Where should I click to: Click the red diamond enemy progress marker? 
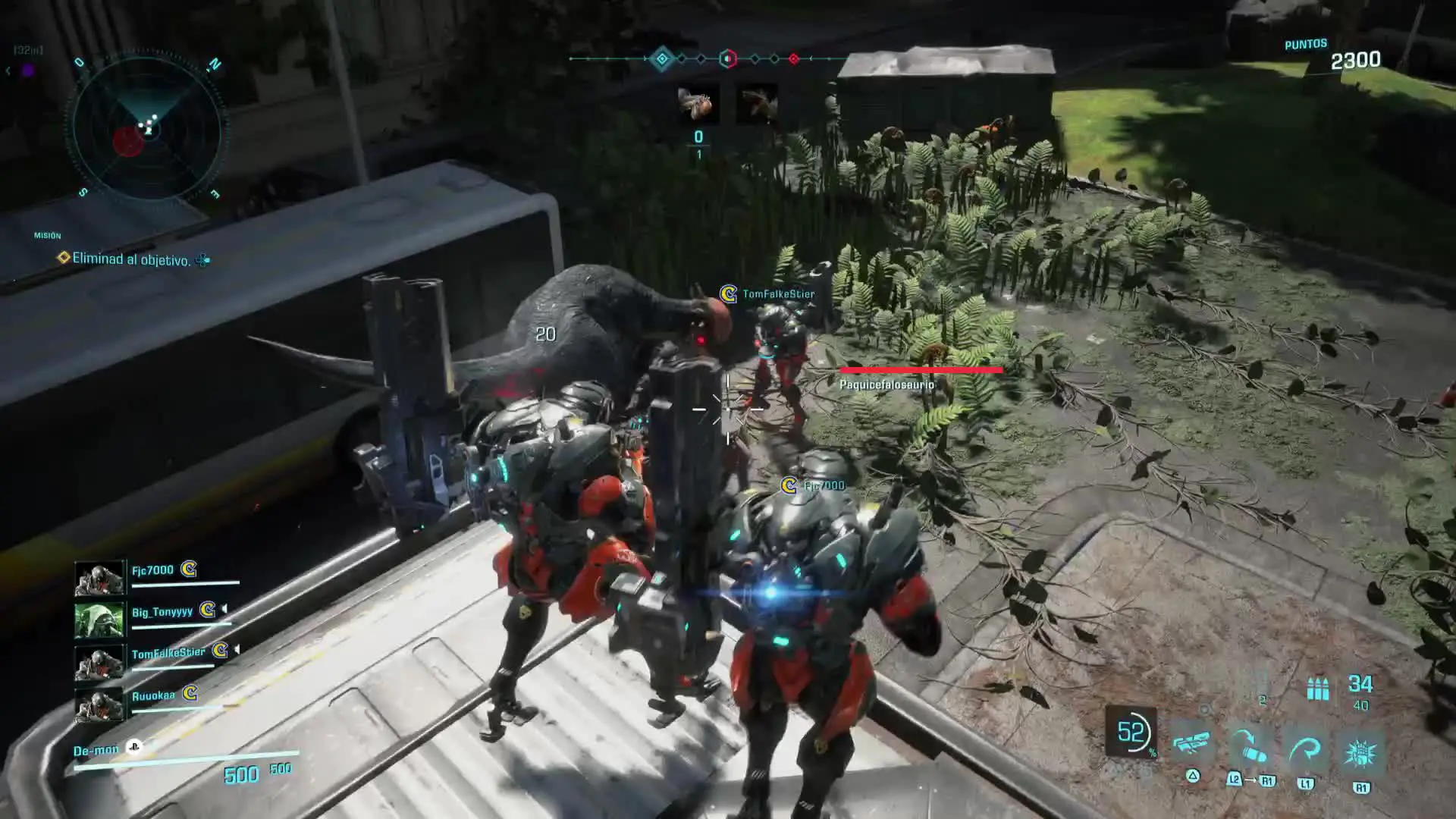(x=794, y=58)
